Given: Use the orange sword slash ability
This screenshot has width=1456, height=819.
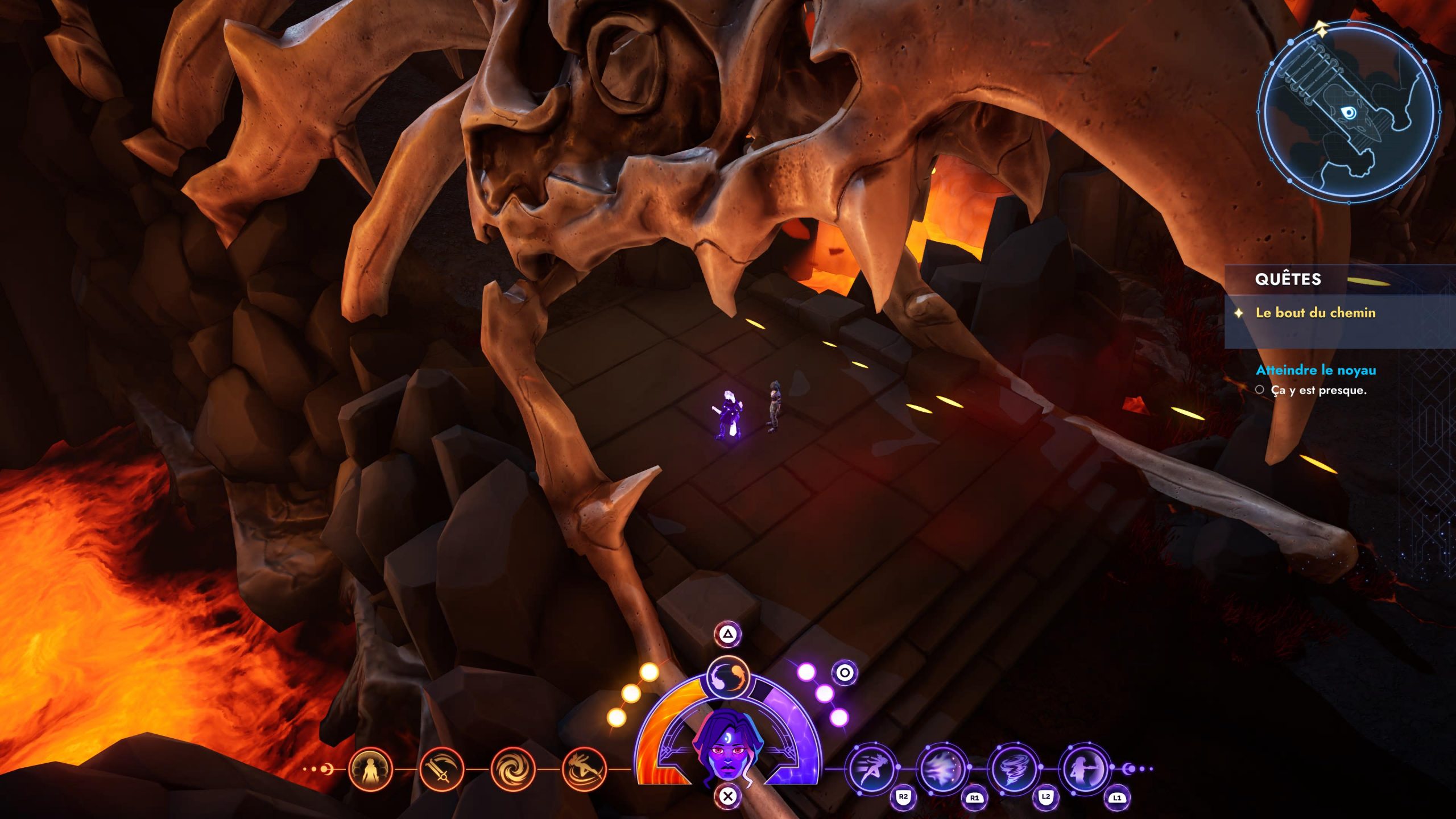Looking at the screenshot, I should pos(441,770).
